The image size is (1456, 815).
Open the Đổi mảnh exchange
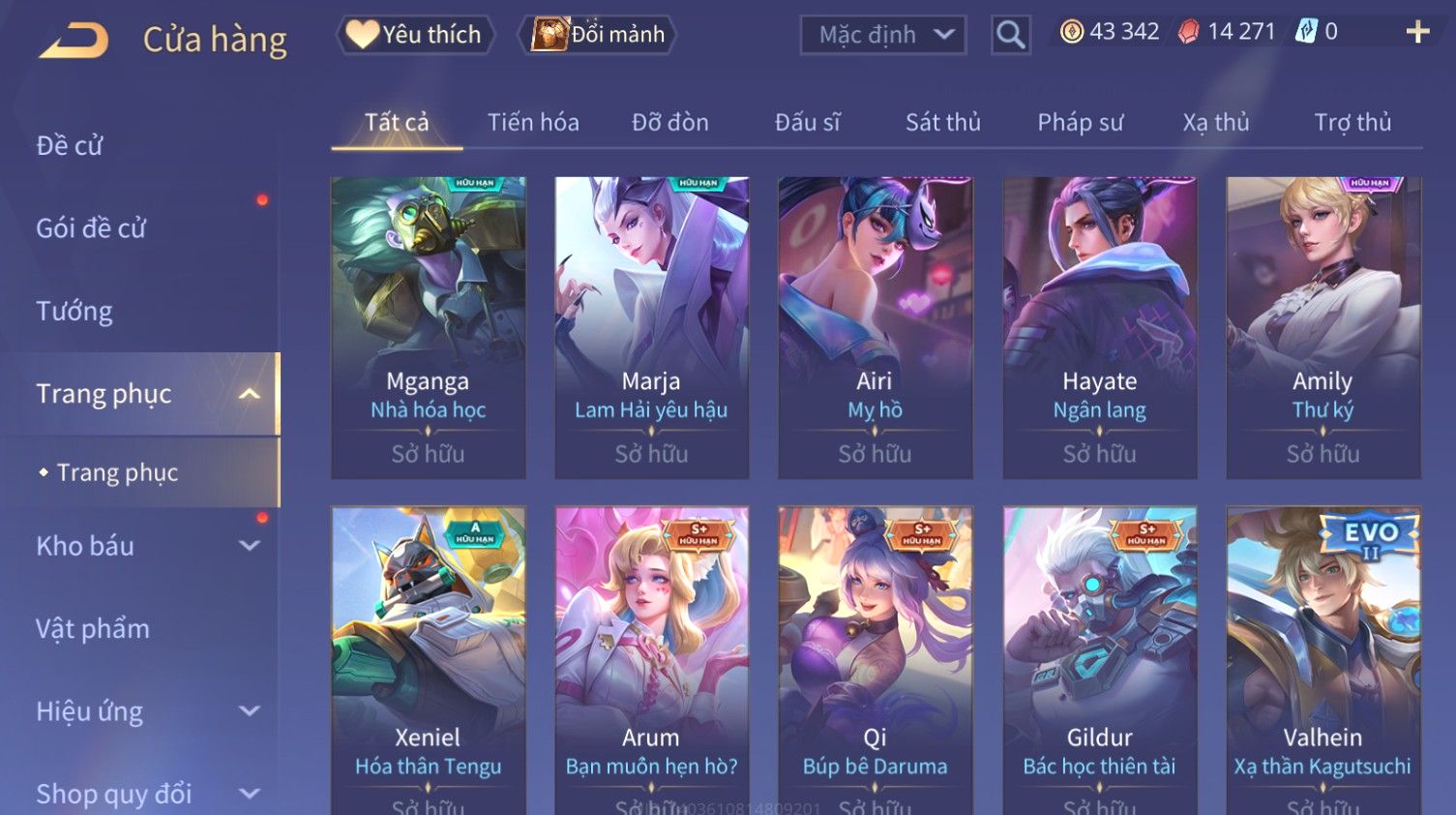pyautogui.click(x=599, y=35)
